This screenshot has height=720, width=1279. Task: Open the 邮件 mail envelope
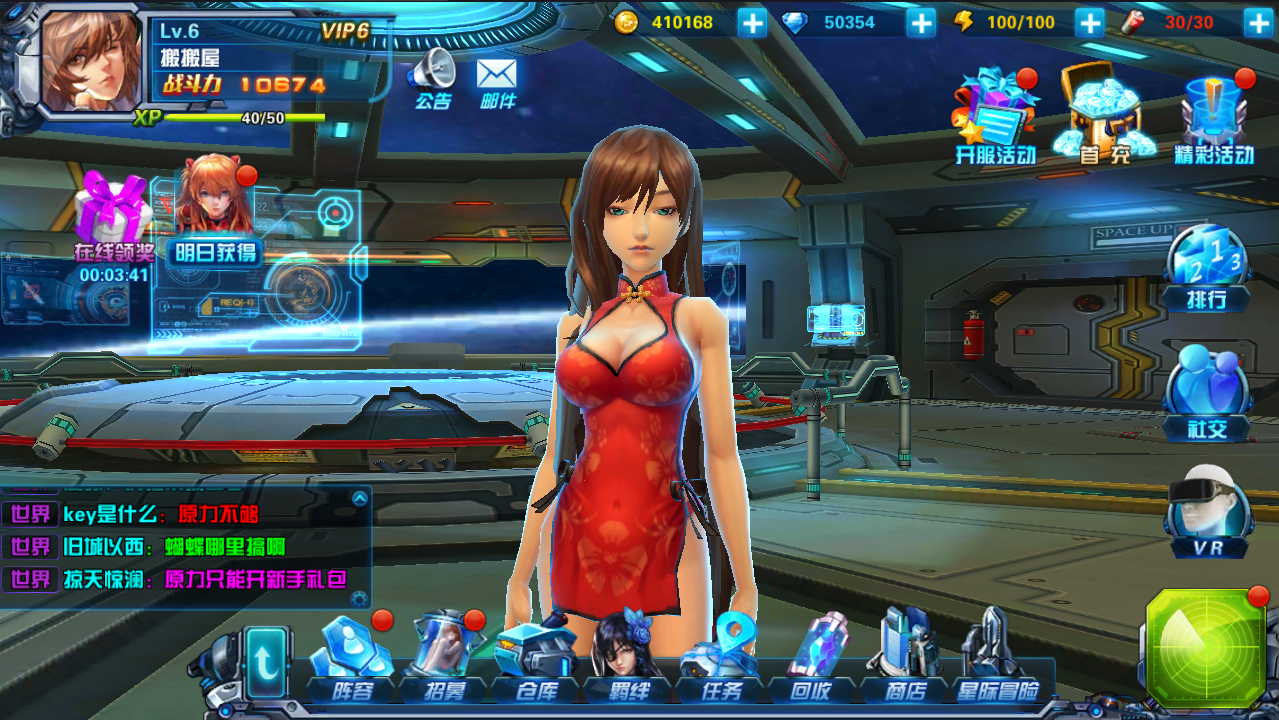[497, 80]
